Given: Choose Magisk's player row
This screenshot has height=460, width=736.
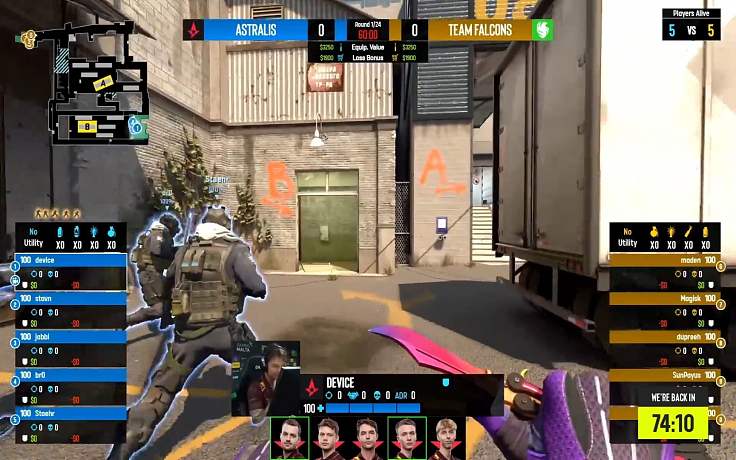Looking at the screenshot, I should click(x=666, y=298).
